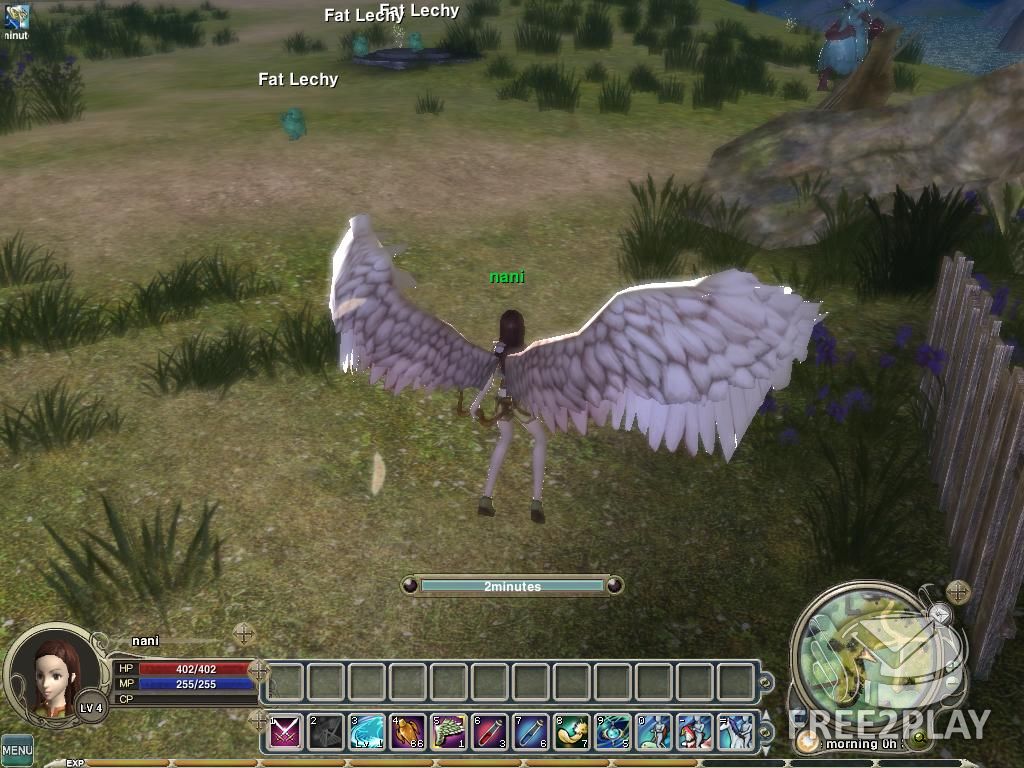Use the dark greyed-out skill in slot 2
The width and height of the screenshot is (1024, 768).
pos(326,733)
